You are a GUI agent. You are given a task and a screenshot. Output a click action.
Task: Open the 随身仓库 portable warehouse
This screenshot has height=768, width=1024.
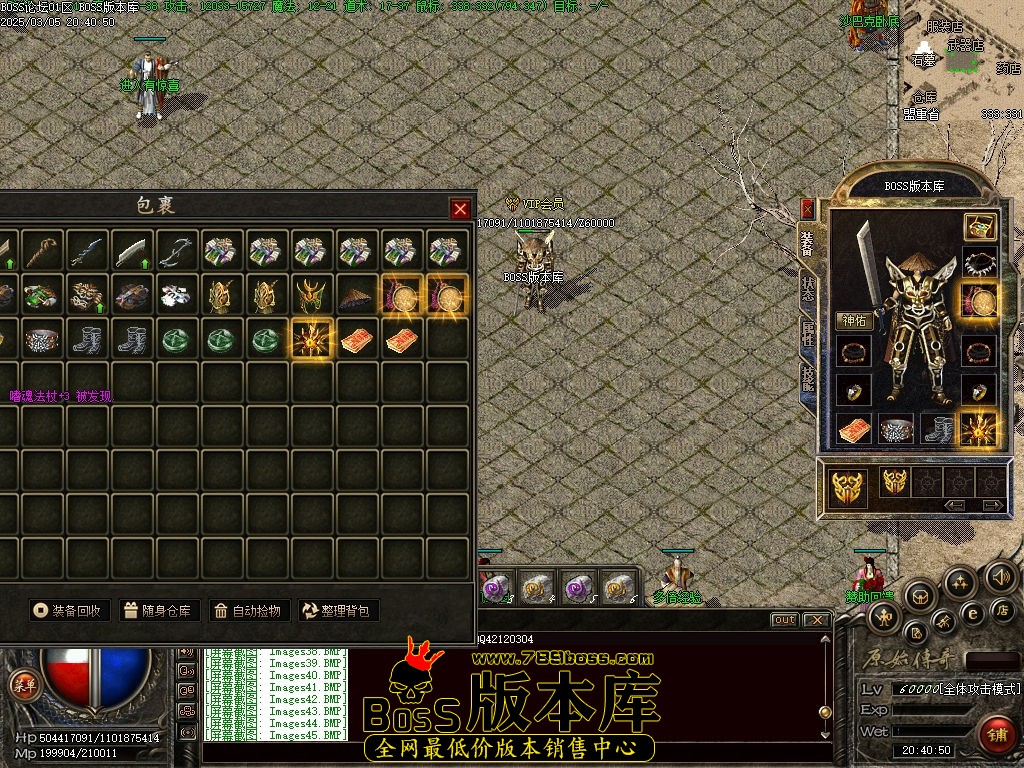point(159,610)
